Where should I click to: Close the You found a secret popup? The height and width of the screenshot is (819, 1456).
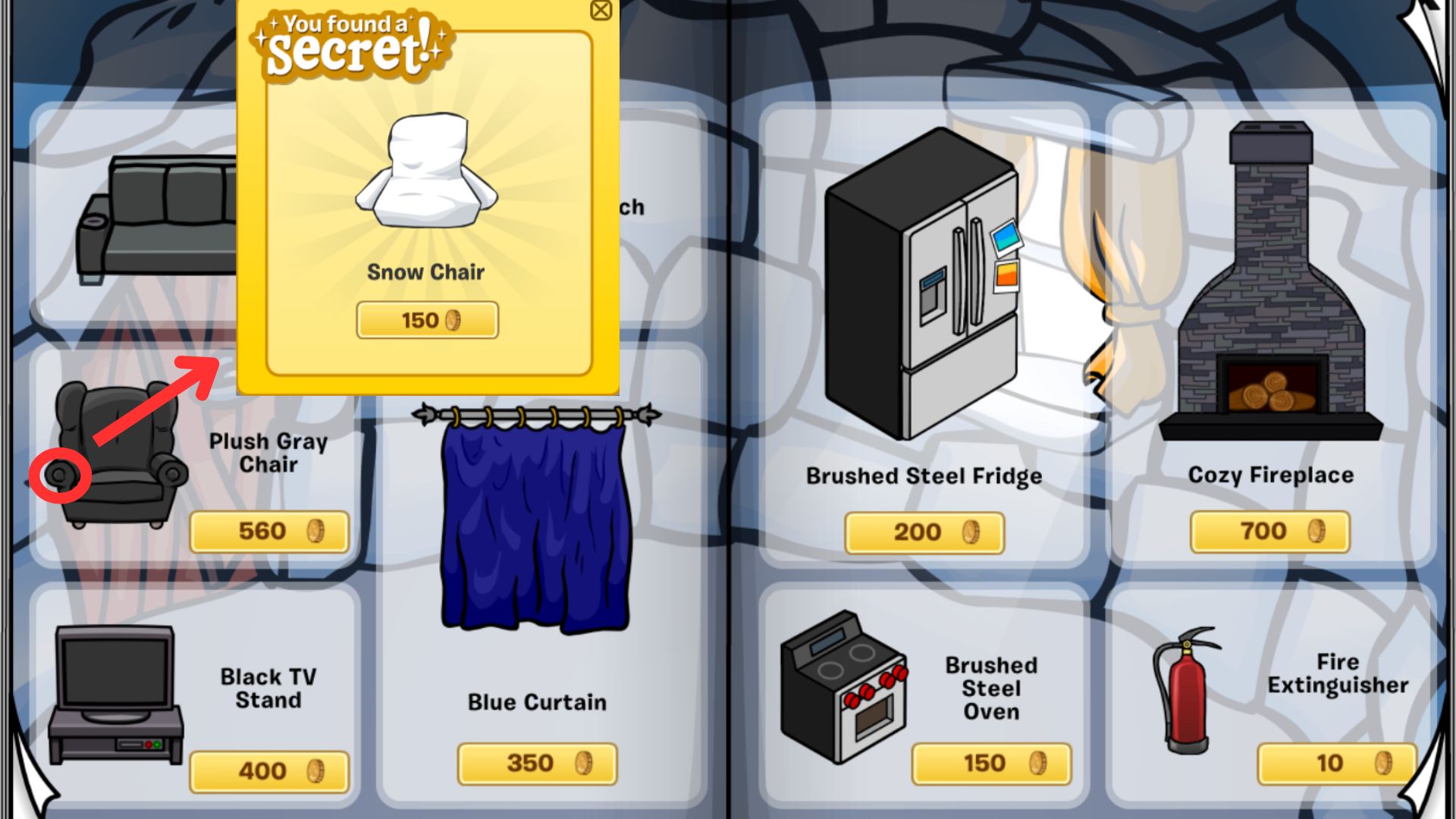pos(601,11)
